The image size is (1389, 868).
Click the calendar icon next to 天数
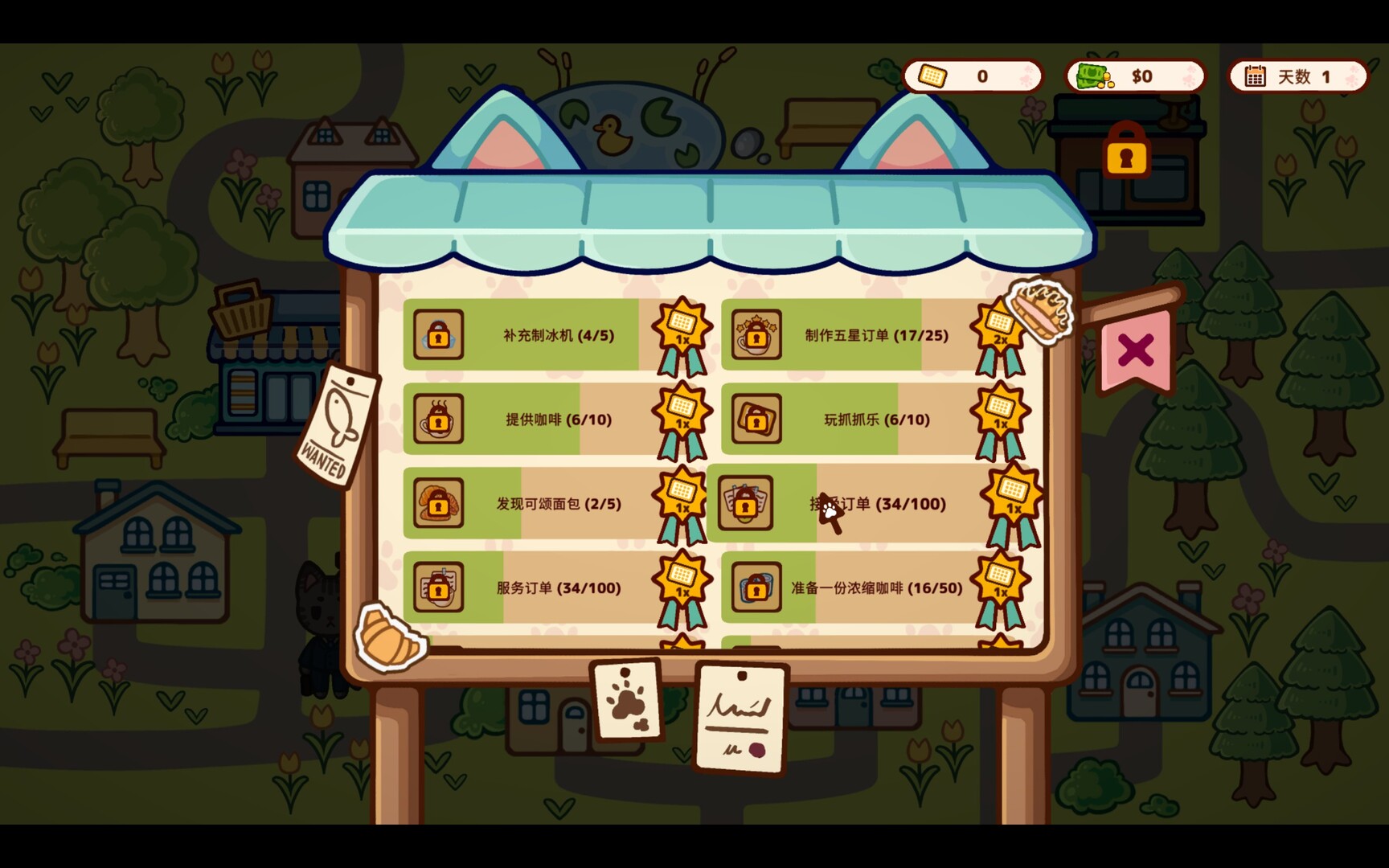[1255, 76]
